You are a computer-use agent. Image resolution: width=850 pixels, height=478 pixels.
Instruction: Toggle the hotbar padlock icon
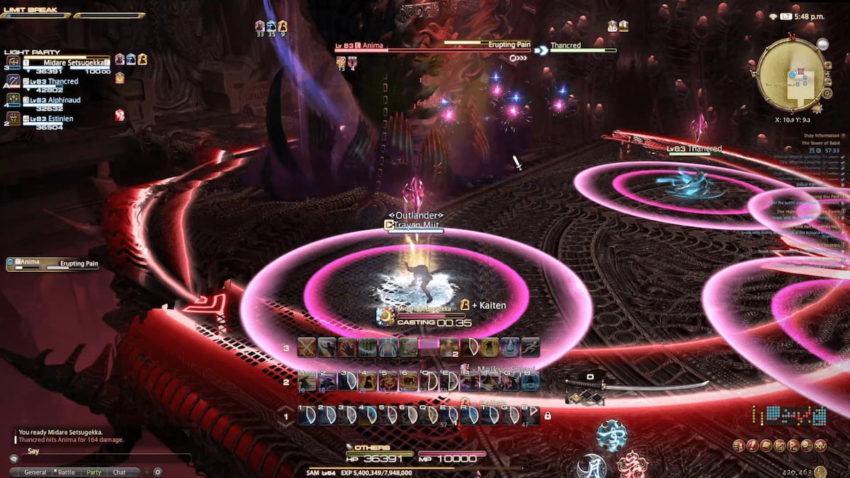coord(547,414)
